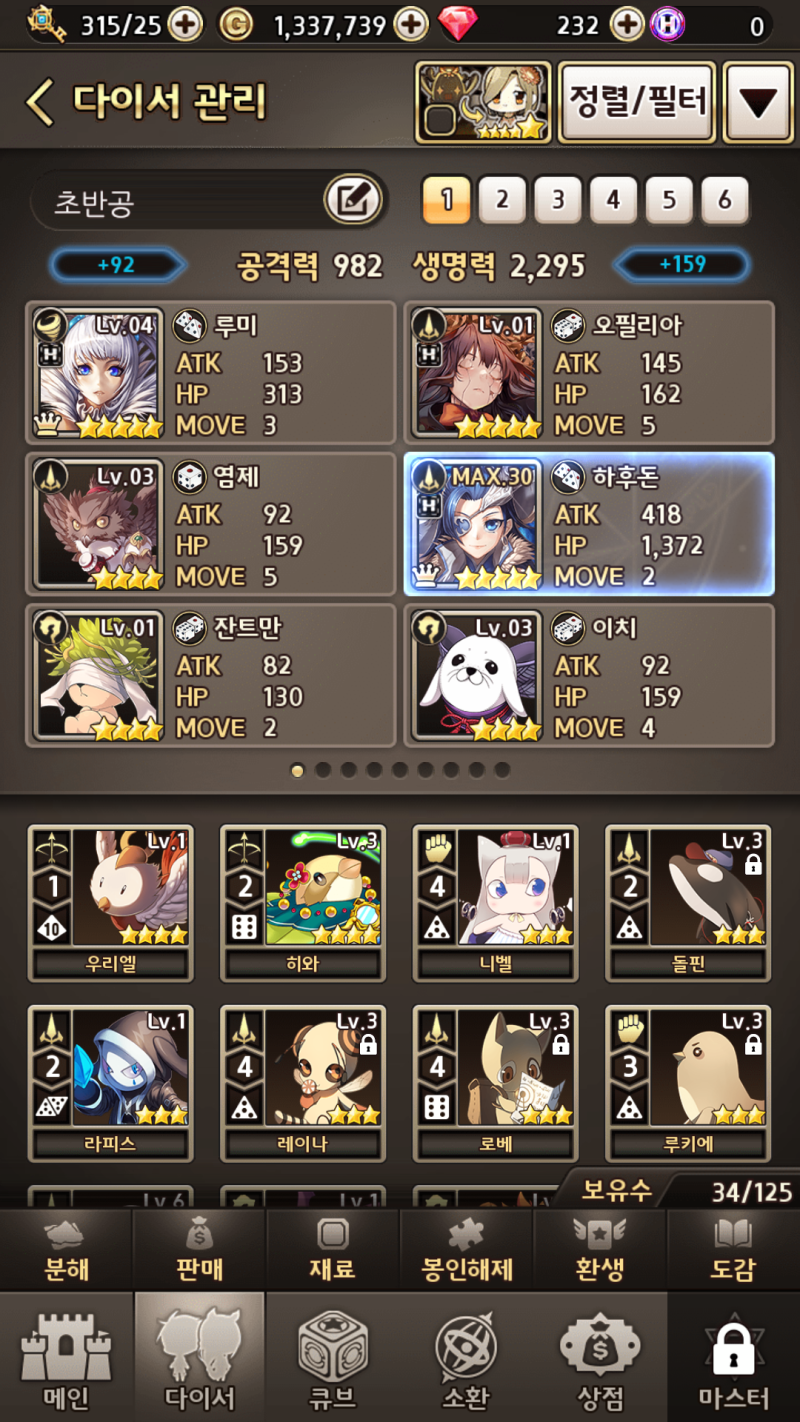Viewport: 800px width, 1422px height.
Task: Choose 우리엘 from the dicer list
Action: click(110, 903)
